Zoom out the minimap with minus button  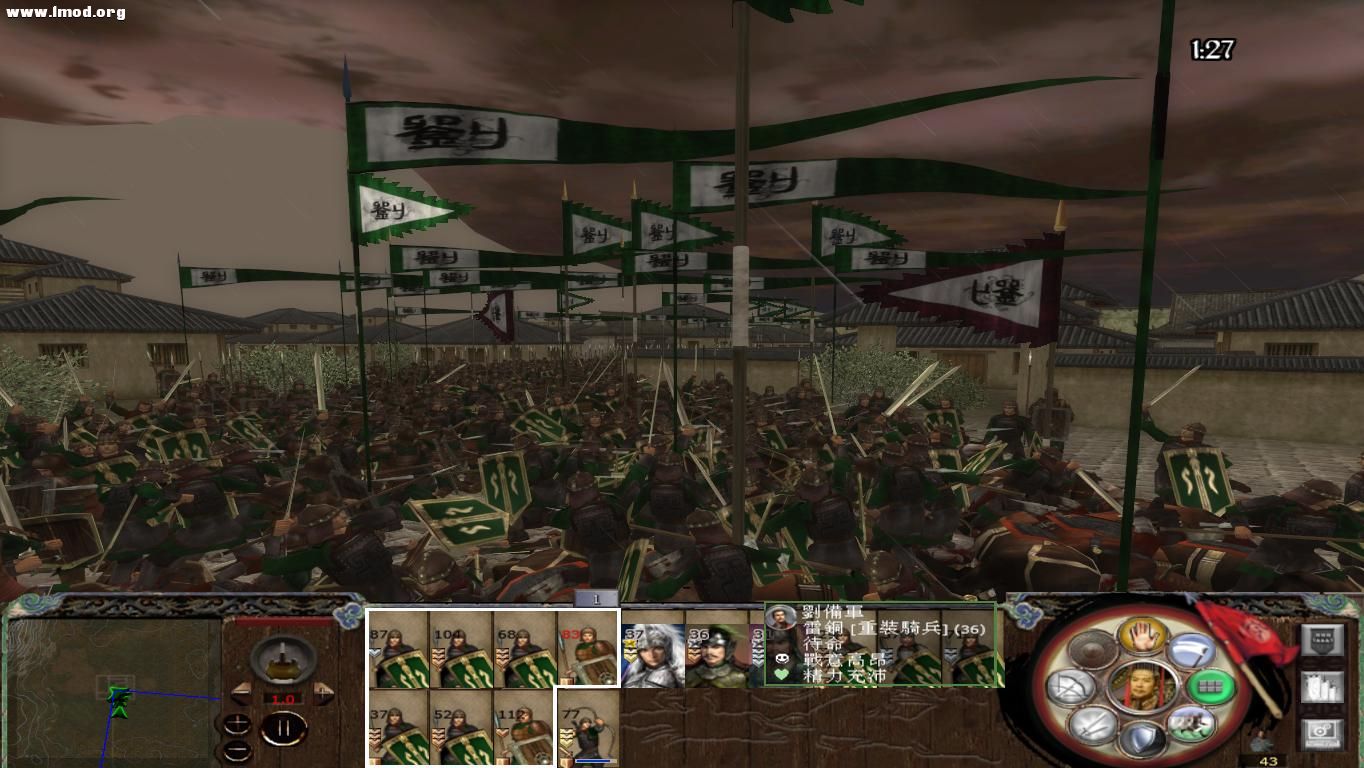pyautogui.click(x=237, y=749)
